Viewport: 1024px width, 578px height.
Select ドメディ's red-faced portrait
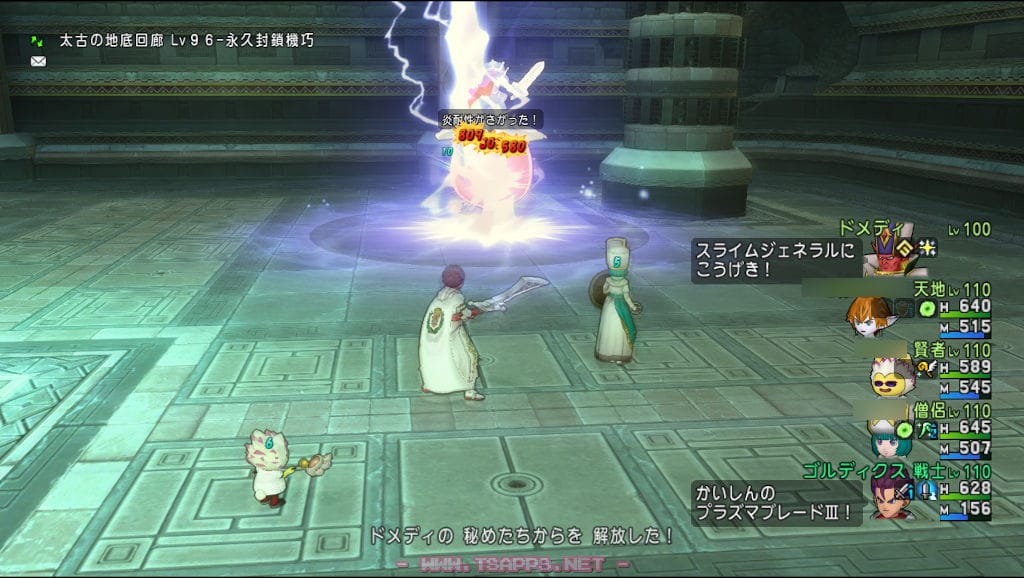coord(883,254)
